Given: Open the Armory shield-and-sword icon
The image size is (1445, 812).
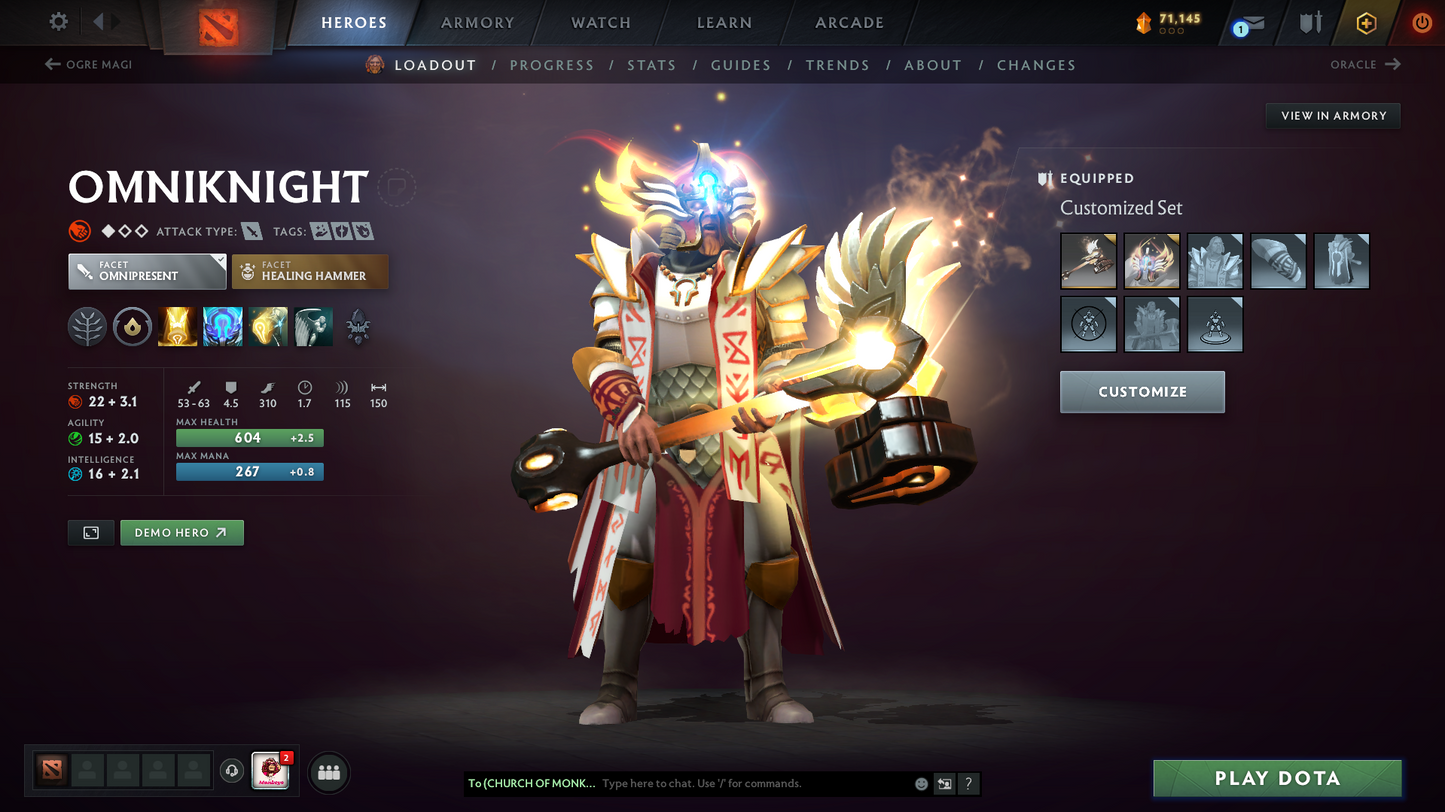Looking at the screenshot, I should pos(1310,23).
